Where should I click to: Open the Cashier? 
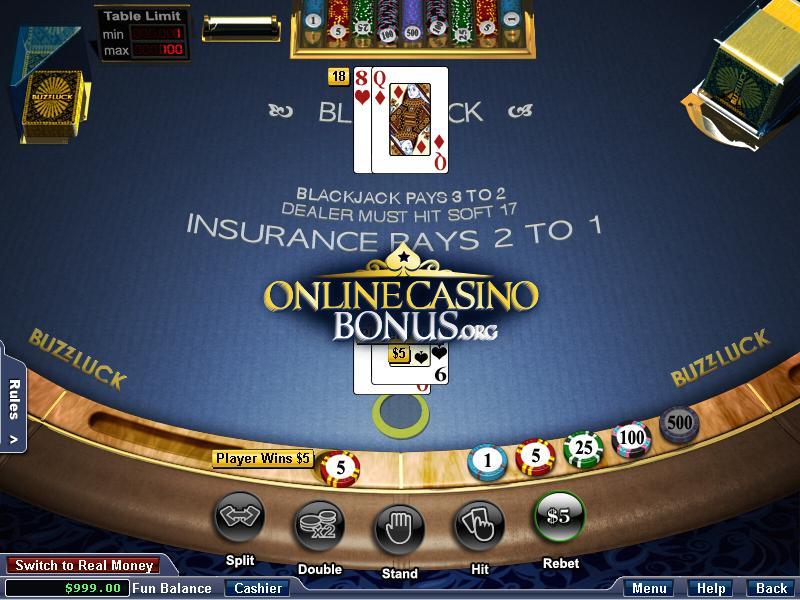tap(257, 588)
